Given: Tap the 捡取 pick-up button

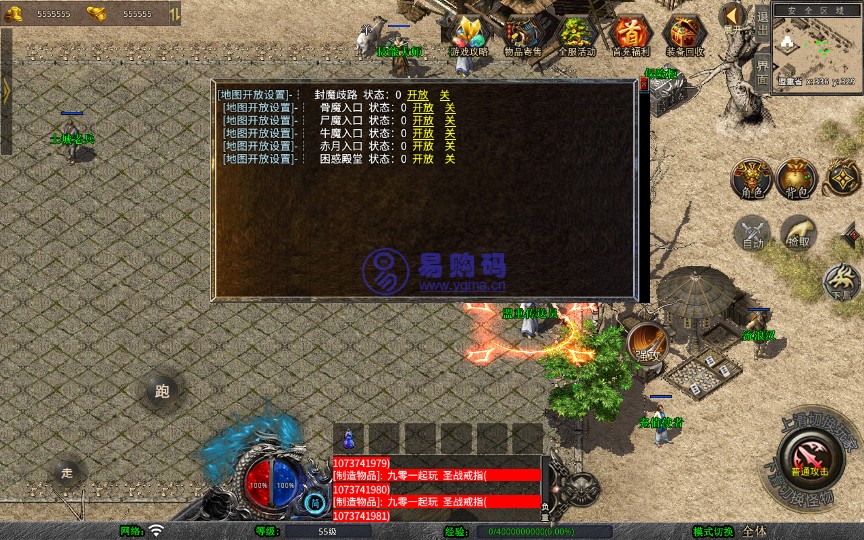Looking at the screenshot, I should pos(798,233).
